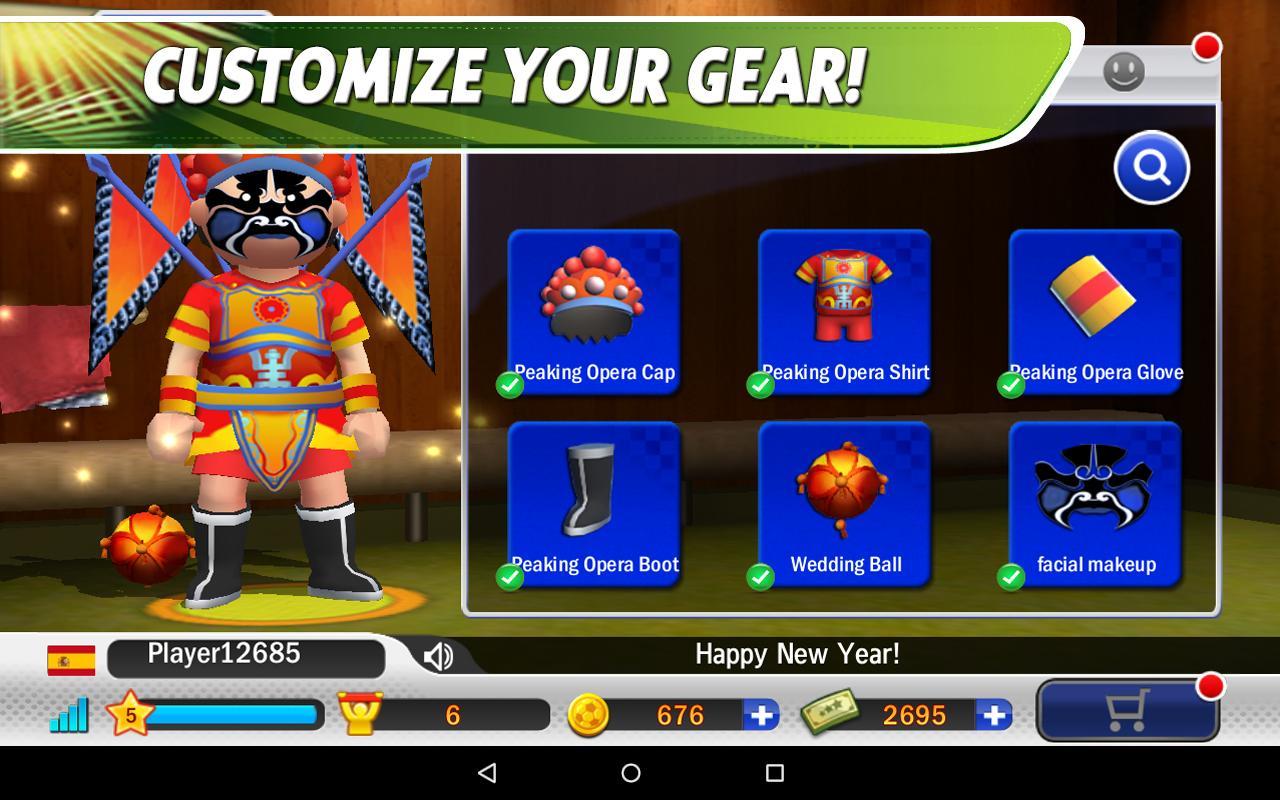1280x800 pixels.
Task: Open the add coins dialog
Action: pos(764,714)
